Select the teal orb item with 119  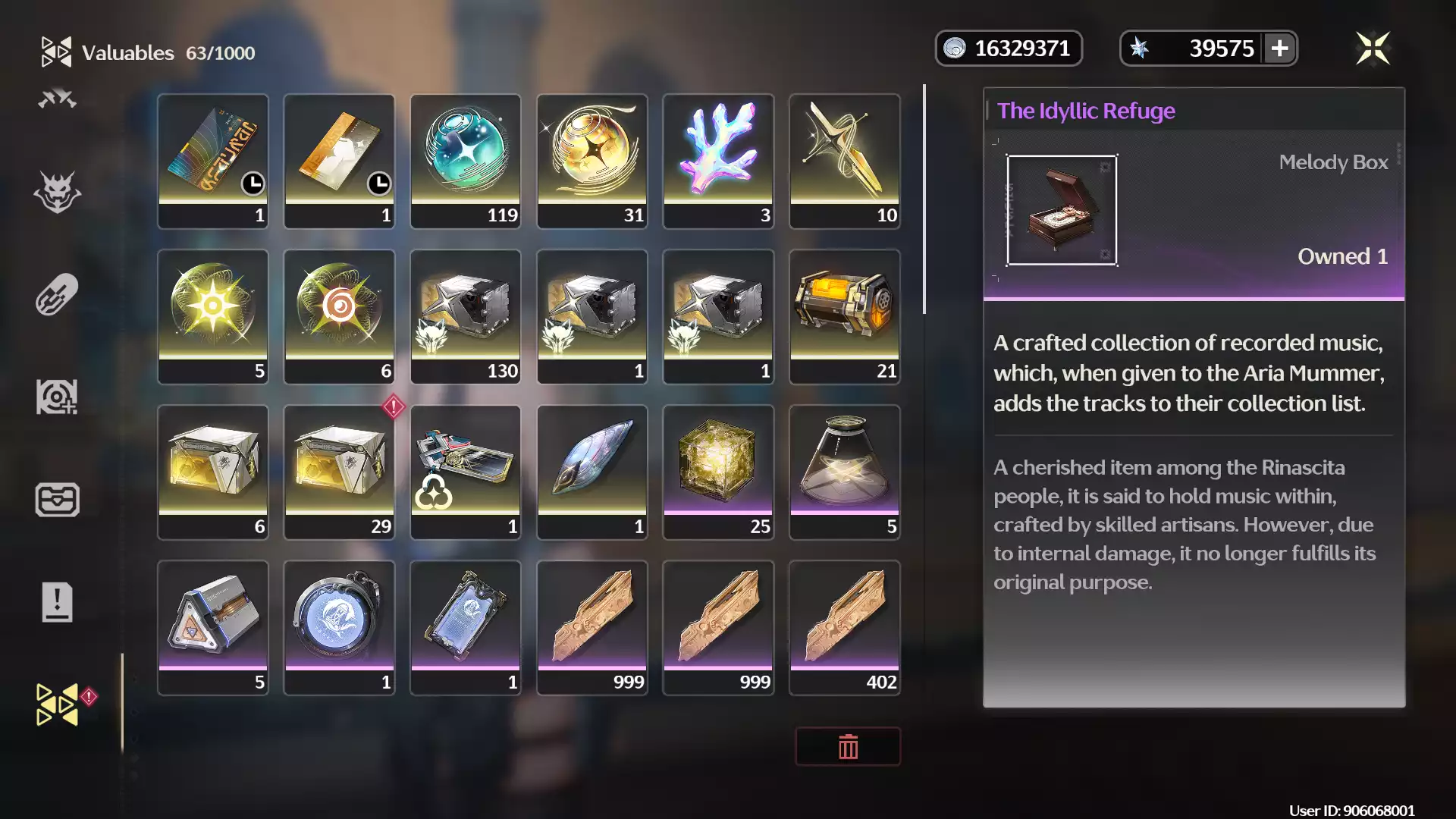pos(466,161)
